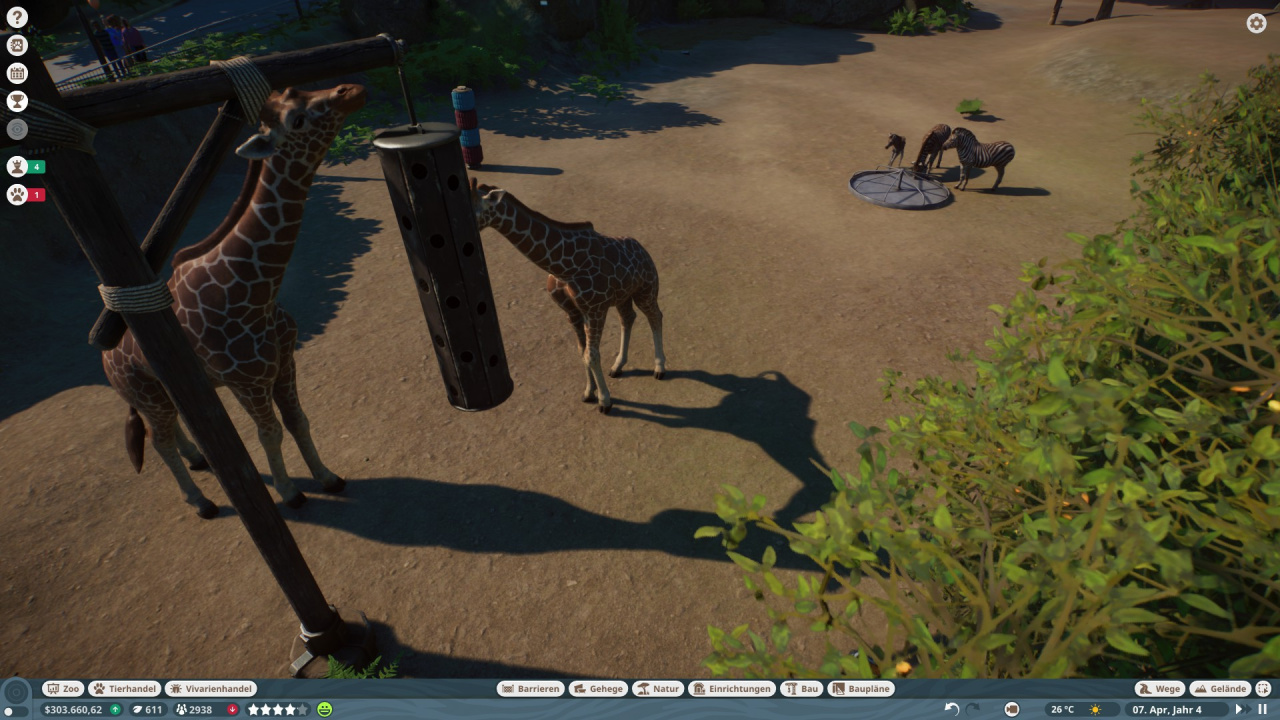Show the trophy objectives icon

[x=17, y=101]
